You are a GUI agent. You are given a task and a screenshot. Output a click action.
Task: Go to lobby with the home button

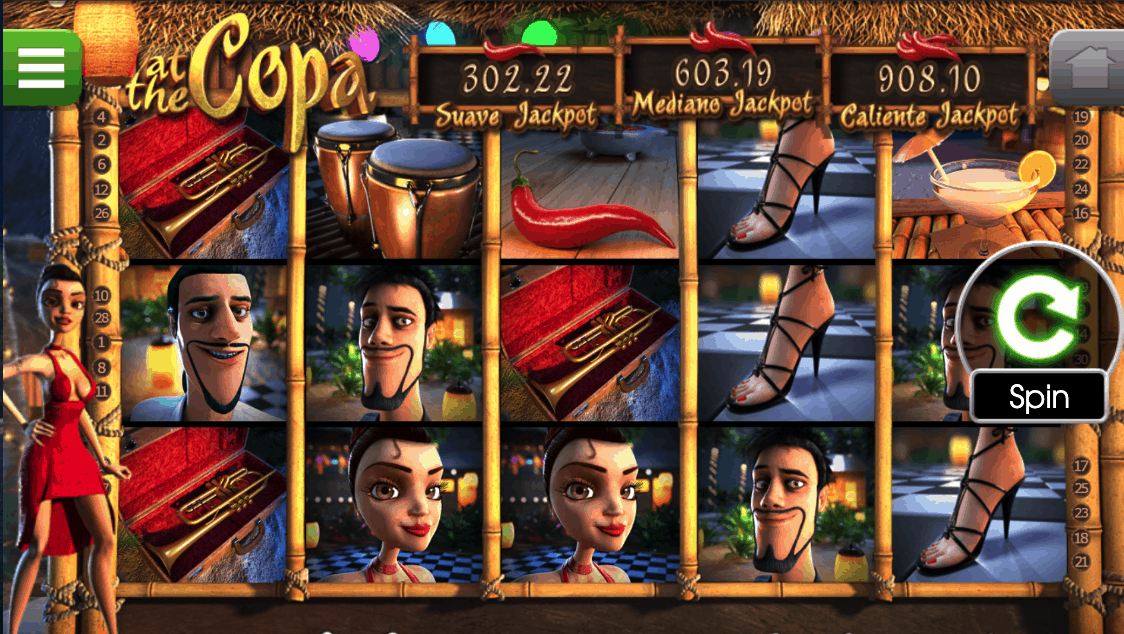tap(1087, 67)
